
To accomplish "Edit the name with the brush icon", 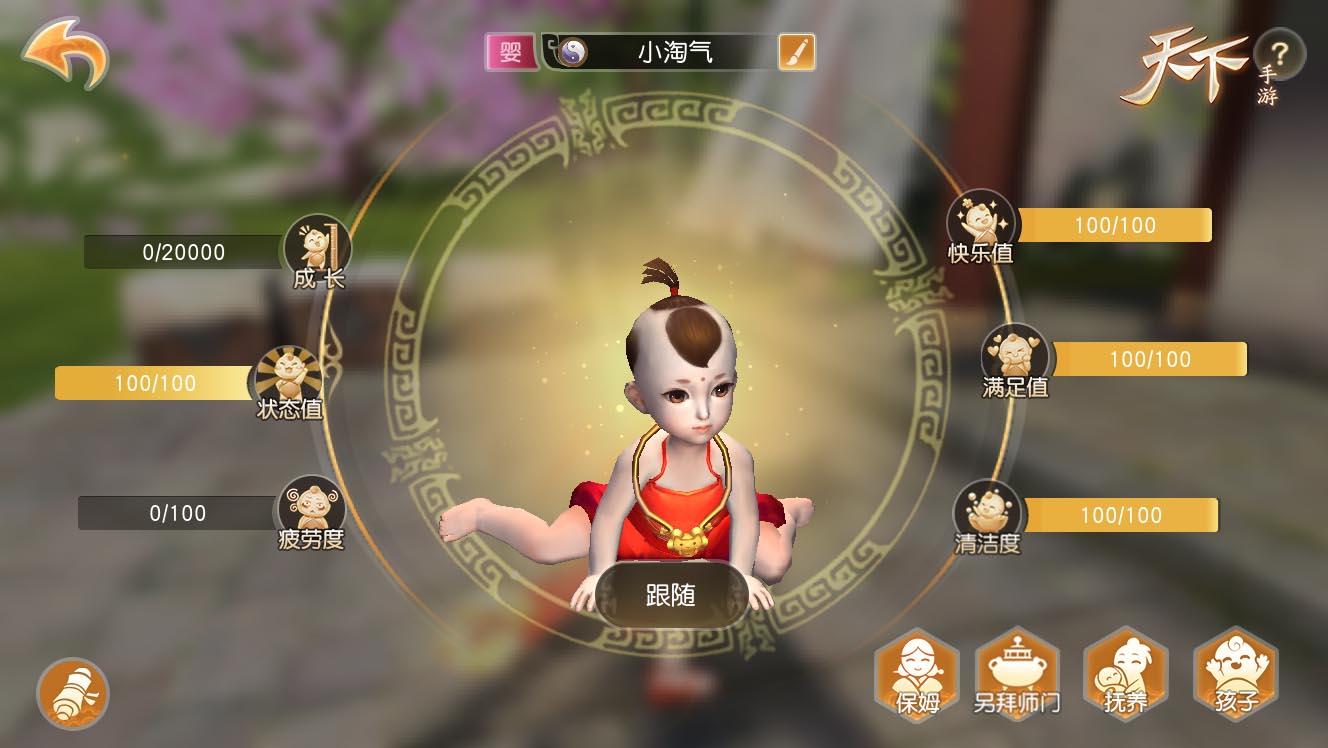I will tap(795, 51).
